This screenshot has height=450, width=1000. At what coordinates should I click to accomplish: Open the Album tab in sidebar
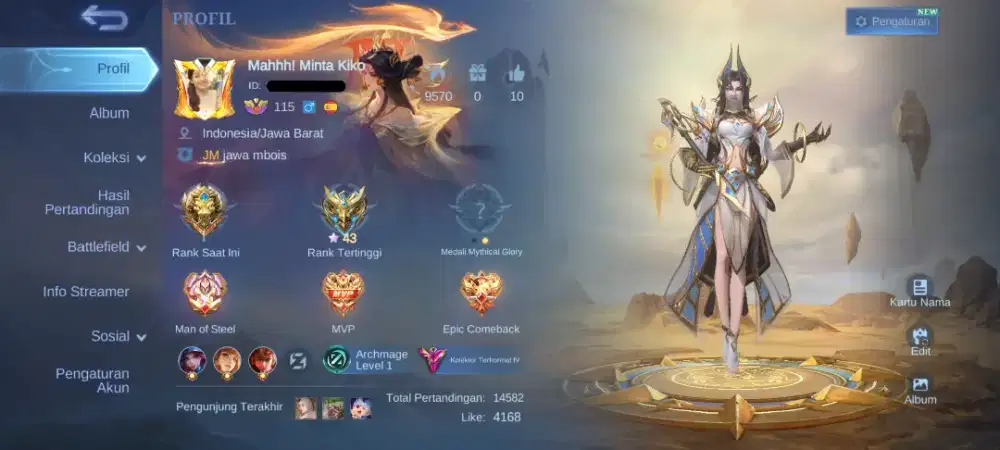tap(109, 113)
